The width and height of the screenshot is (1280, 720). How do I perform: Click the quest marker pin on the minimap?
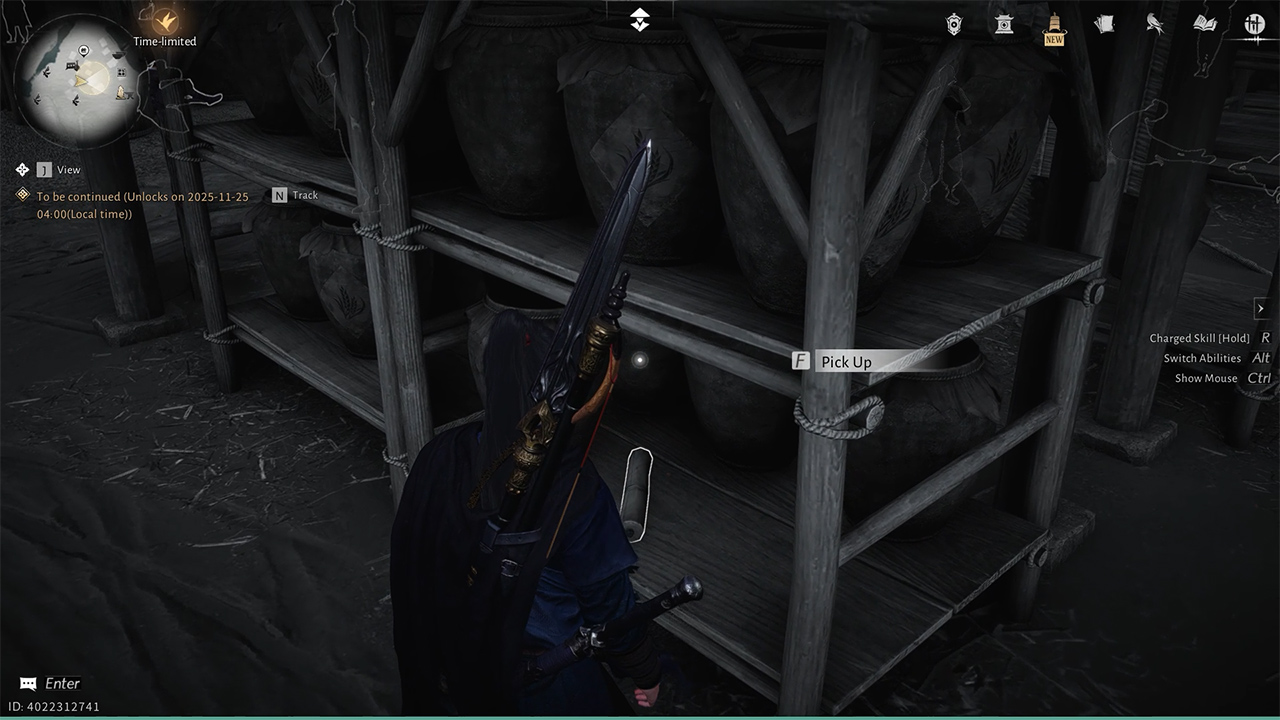coord(83,51)
